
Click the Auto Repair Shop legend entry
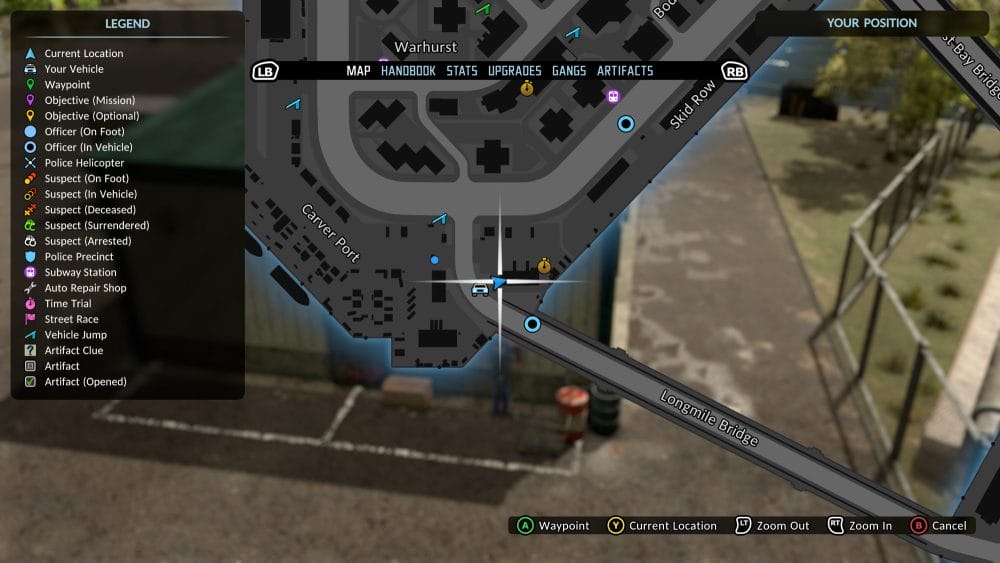pyautogui.click(x=85, y=288)
